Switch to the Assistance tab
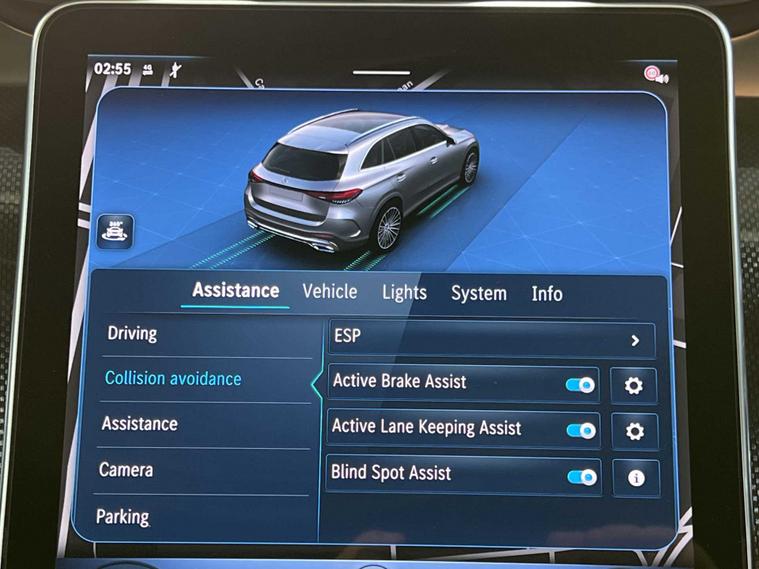Viewport: 759px width, 569px height. pos(235,291)
